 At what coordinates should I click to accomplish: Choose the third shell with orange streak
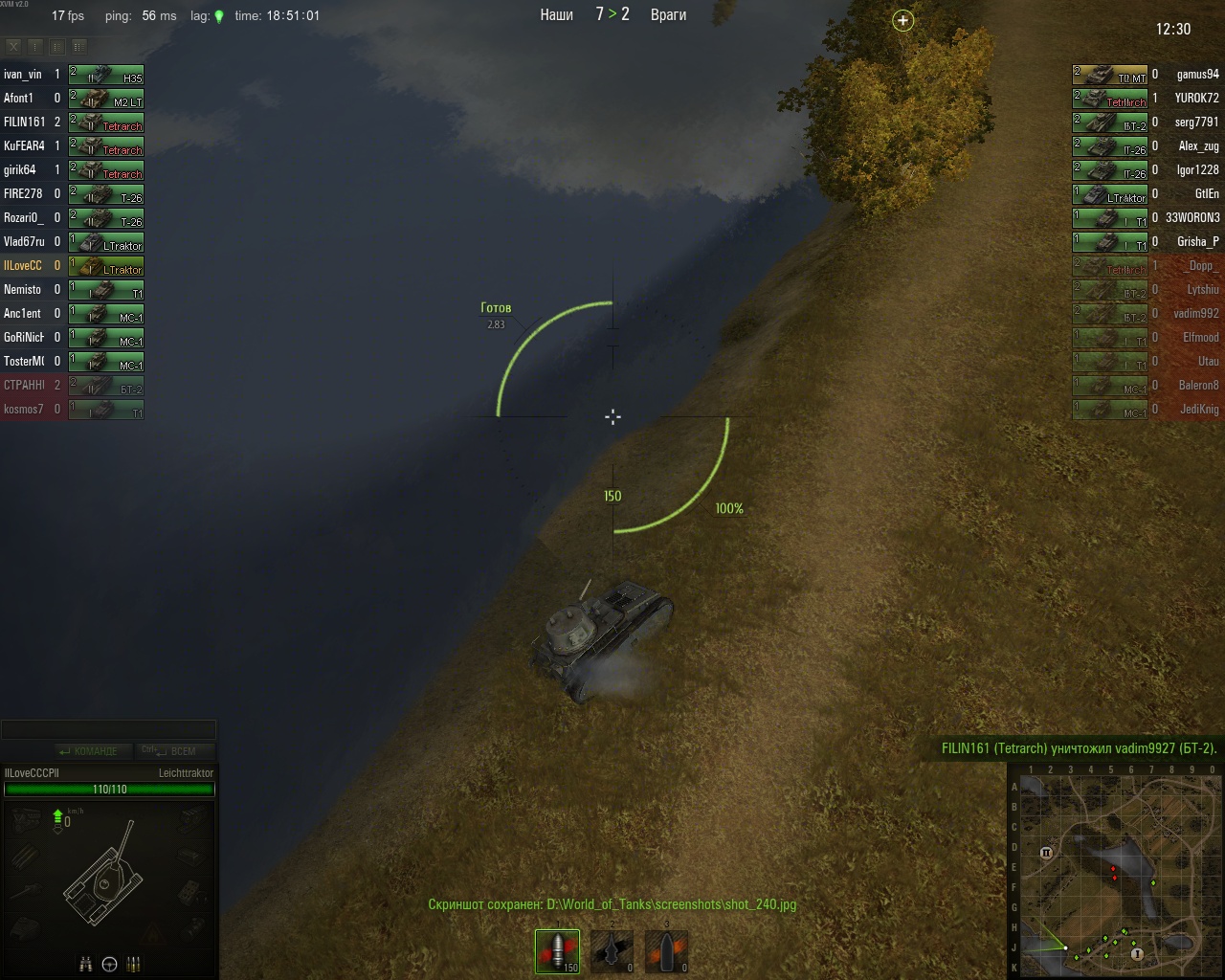pyautogui.click(x=666, y=951)
